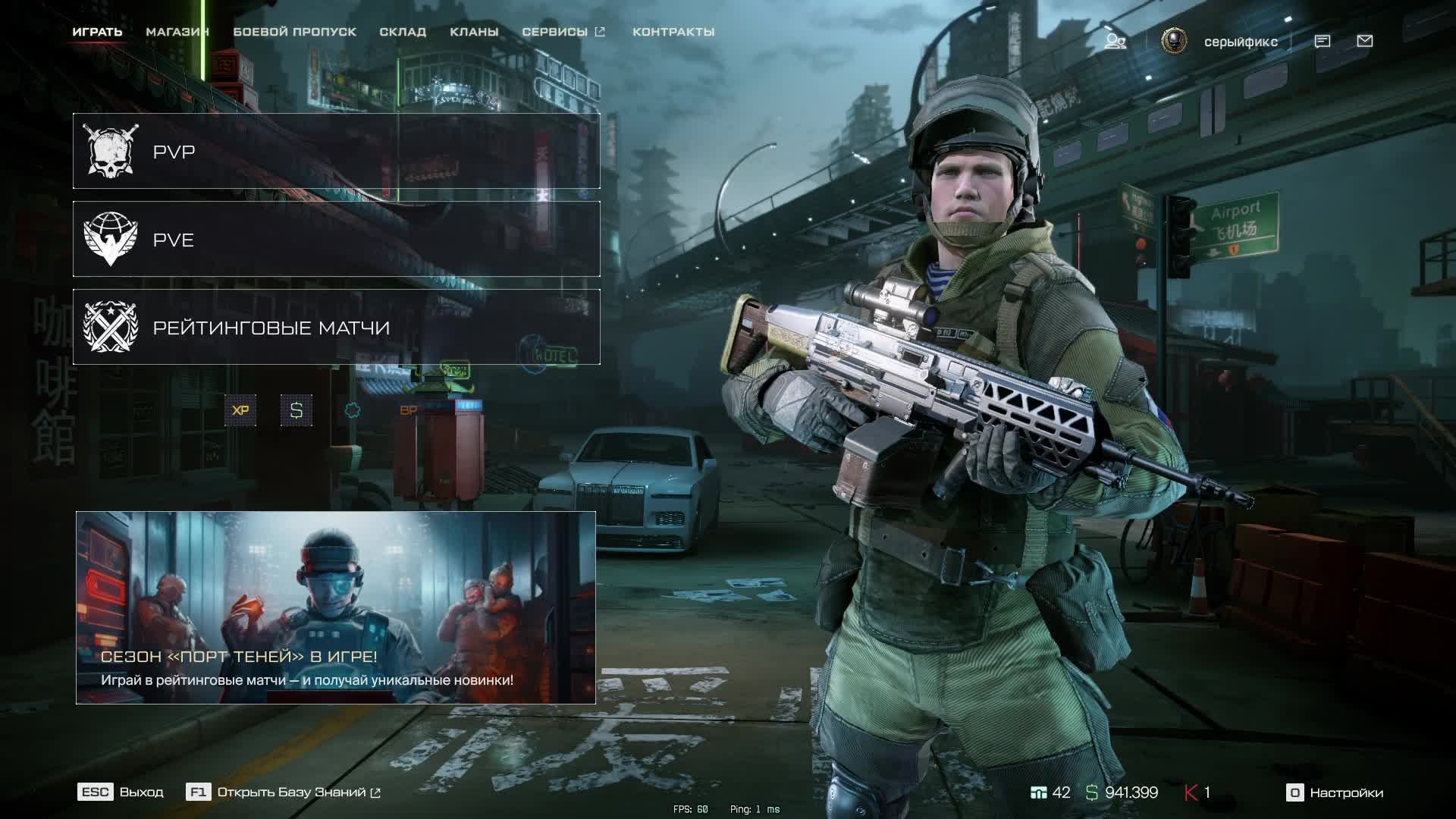Go to the СКЛАД tab
Screen dimensions: 1456x819
pyautogui.click(x=403, y=32)
